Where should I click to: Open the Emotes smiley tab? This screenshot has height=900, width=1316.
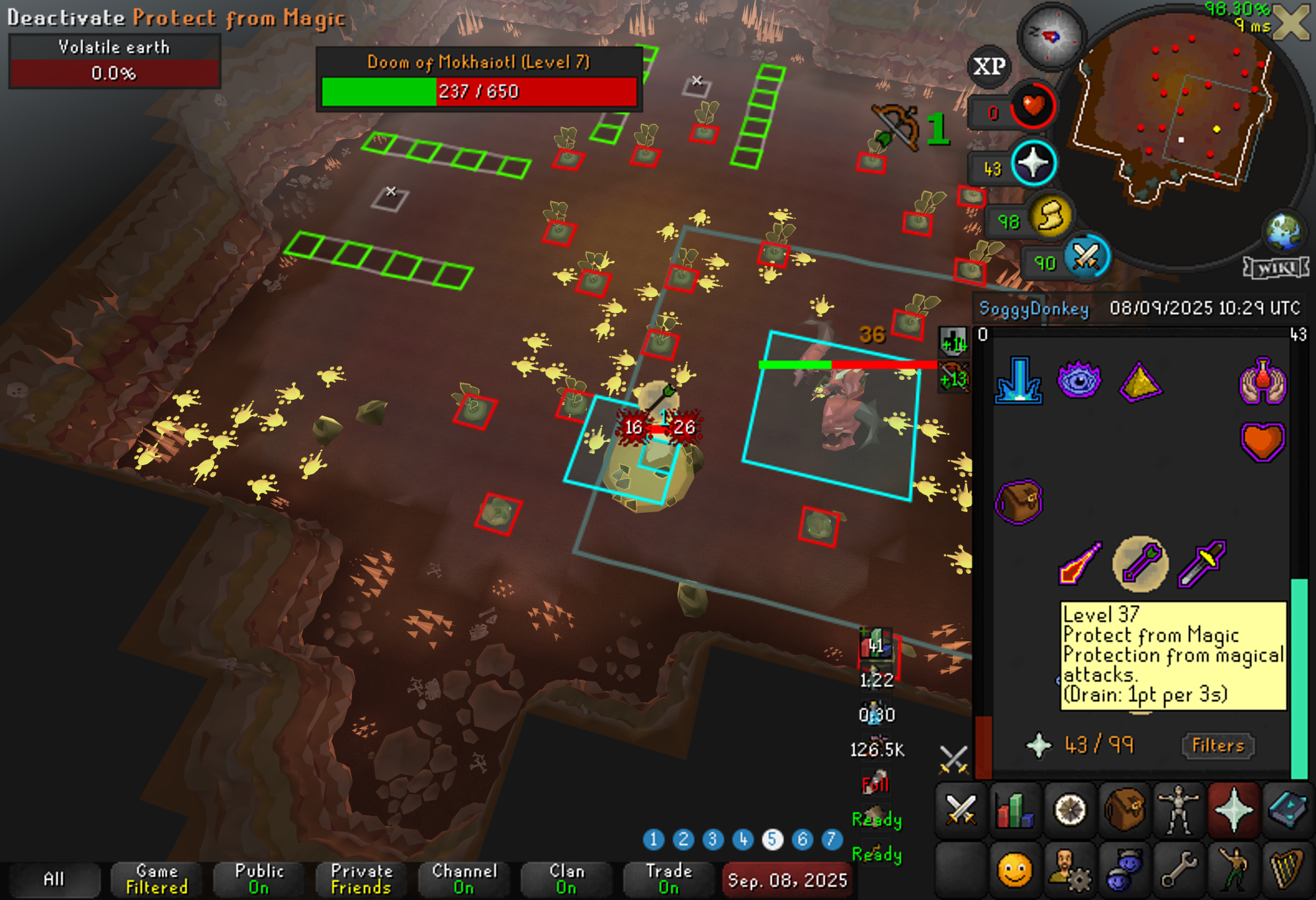[x=1015, y=869]
